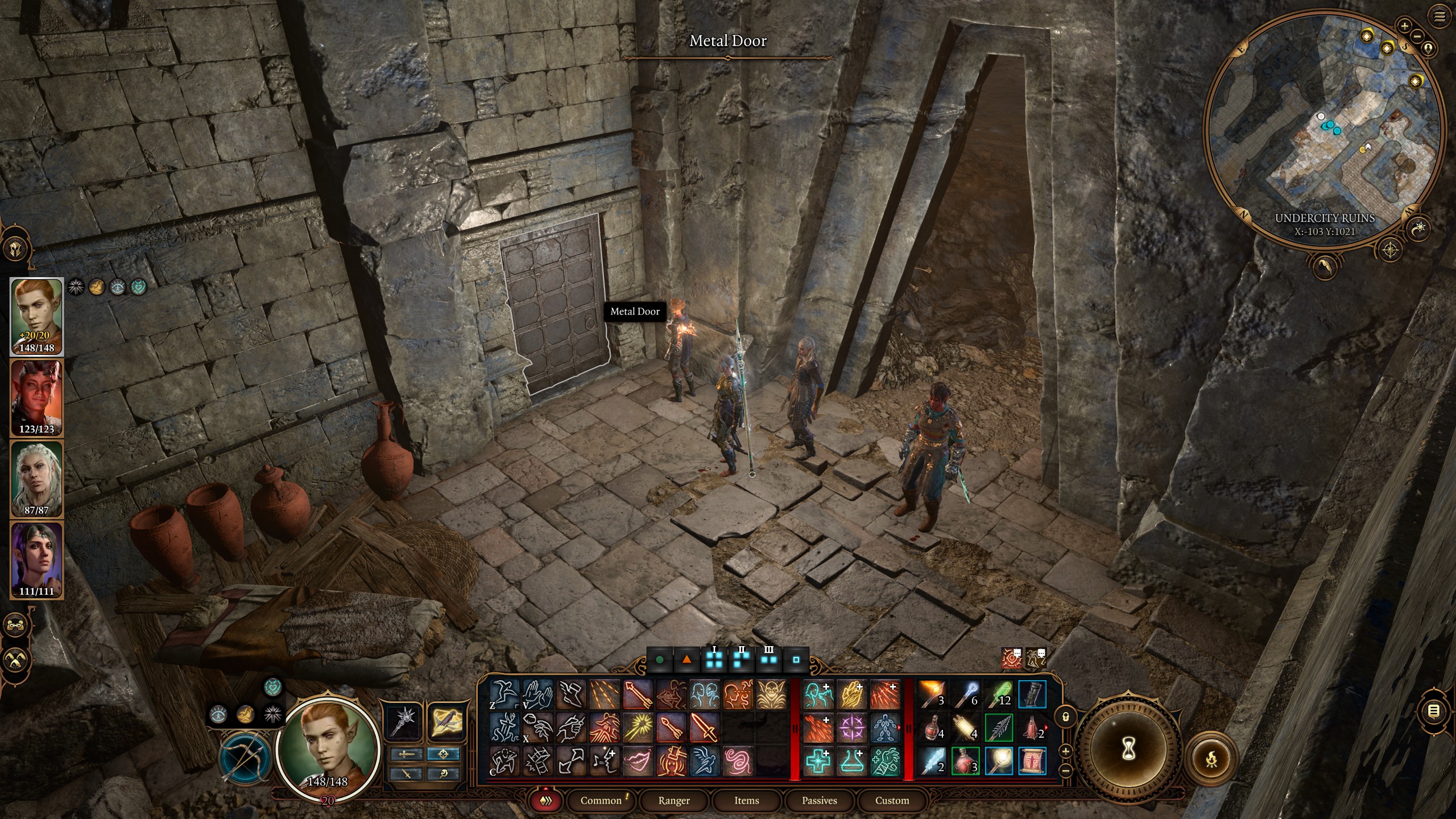1456x819 pixels.
Task: Open the campfire rest button
Action: tap(1211, 758)
